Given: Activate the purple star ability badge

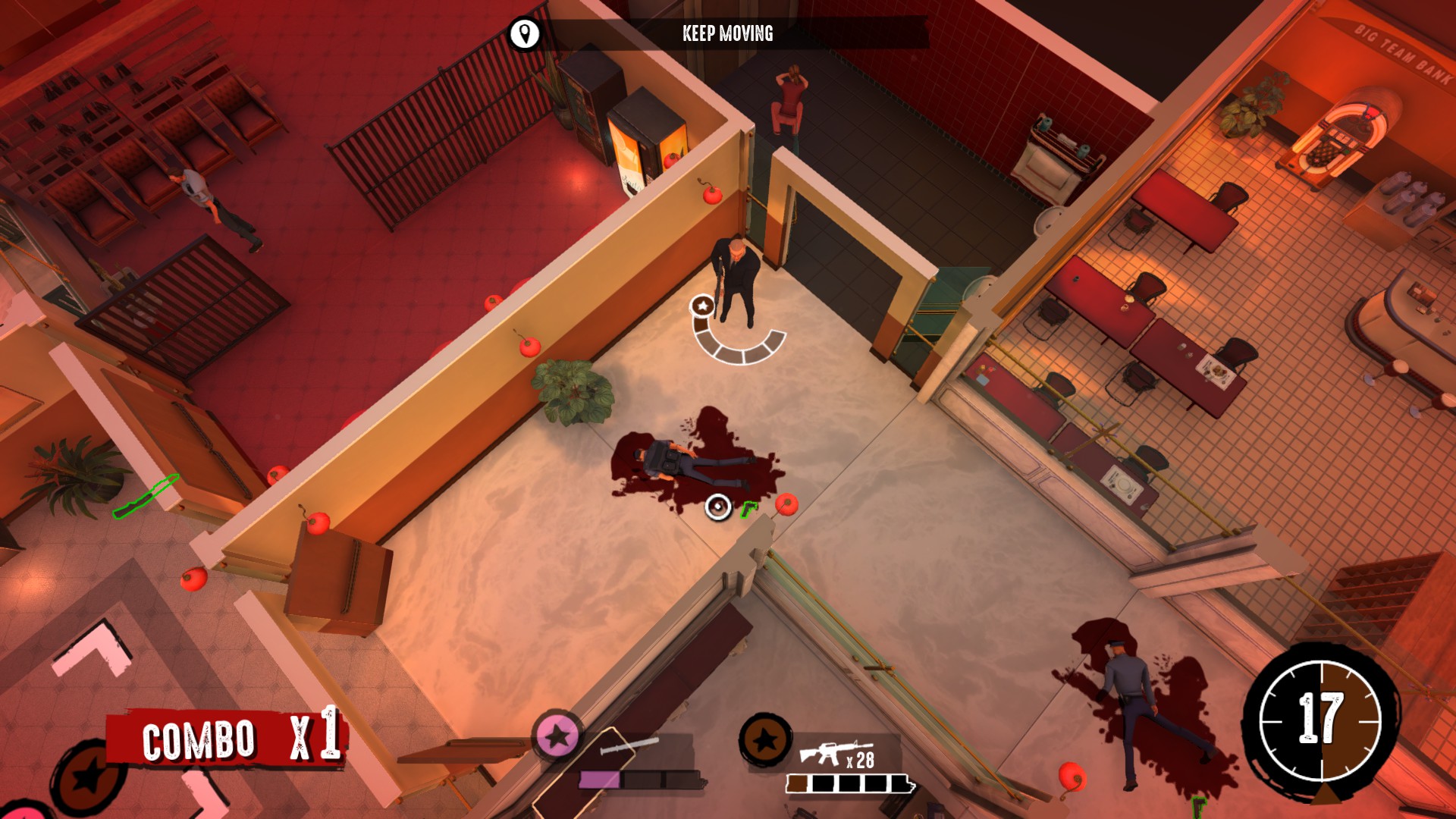Looking at the screenshot, I should (x=558, y=735).
